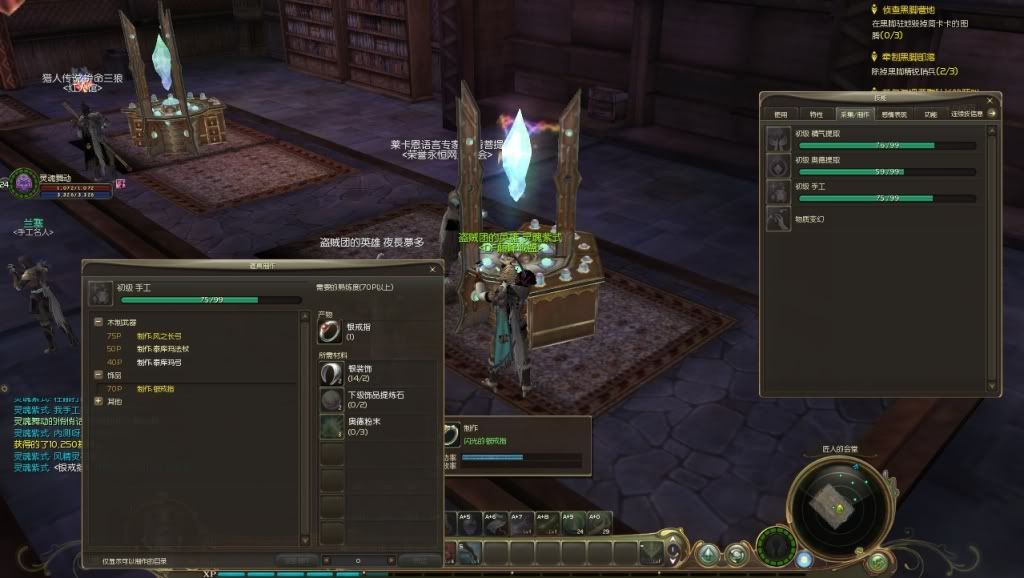Select the 初级 精气提取 skill icon
The image size is (1024, 578).
779,139
